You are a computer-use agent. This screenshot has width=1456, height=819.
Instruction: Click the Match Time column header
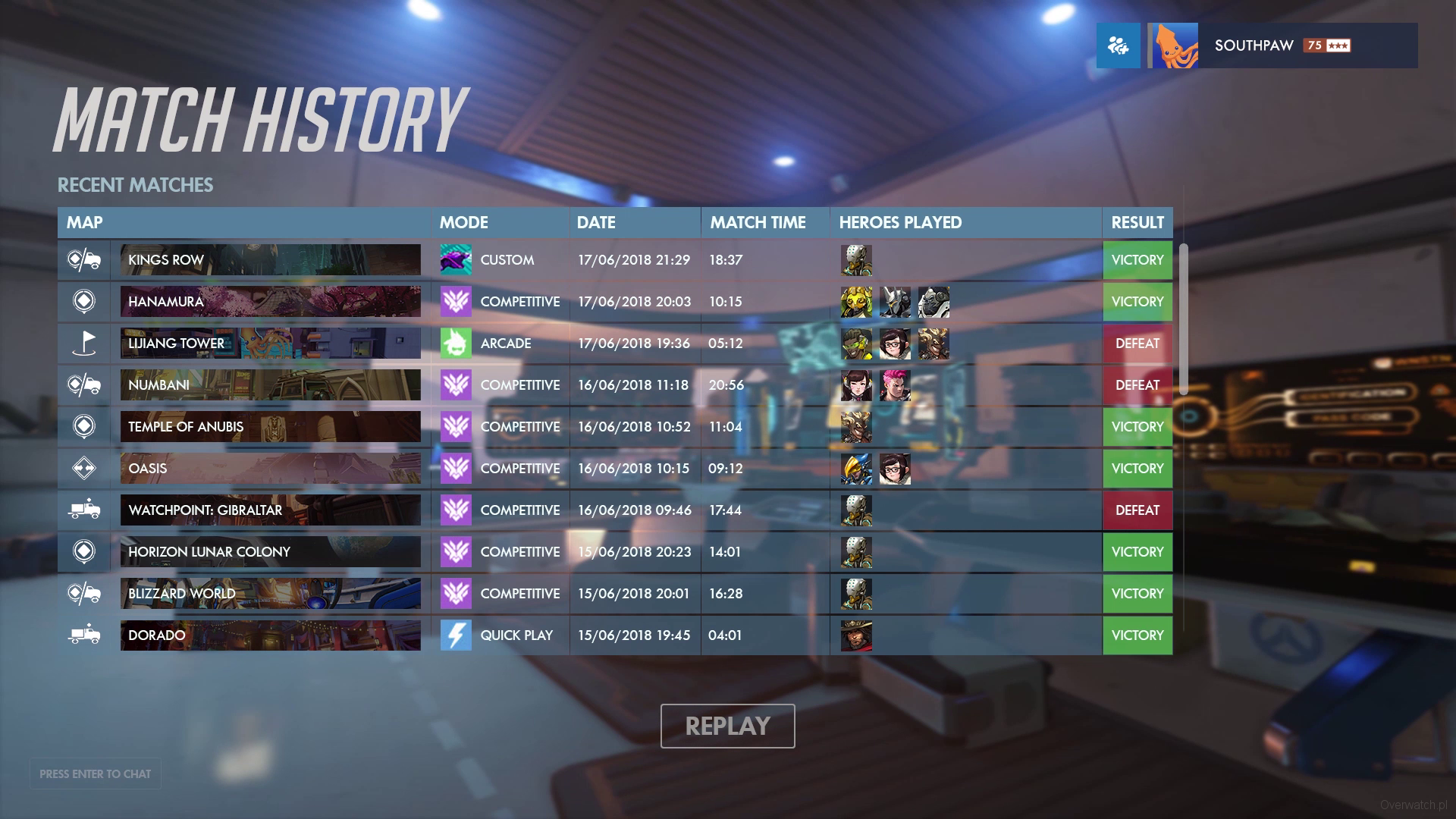click(x=758, y=222)
